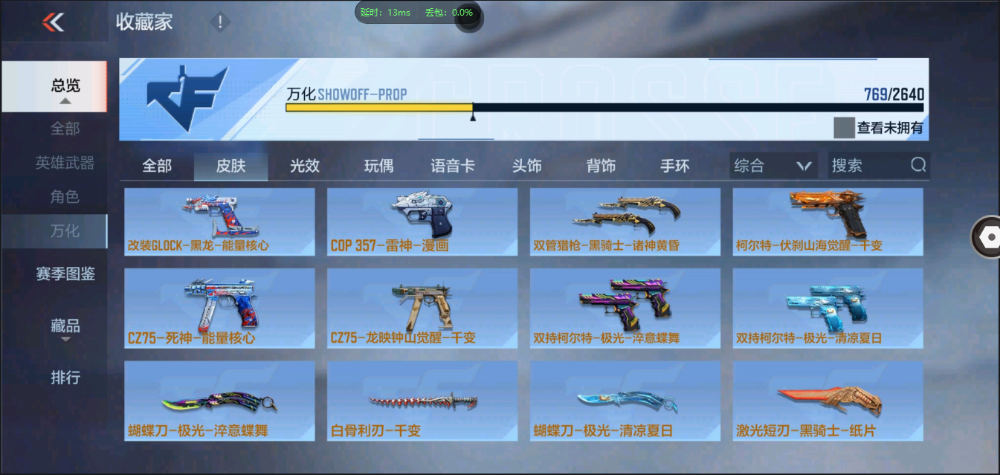This screenshot has height=475, width=1000.
Task: Open the 手环 tab
Action: 674,166
